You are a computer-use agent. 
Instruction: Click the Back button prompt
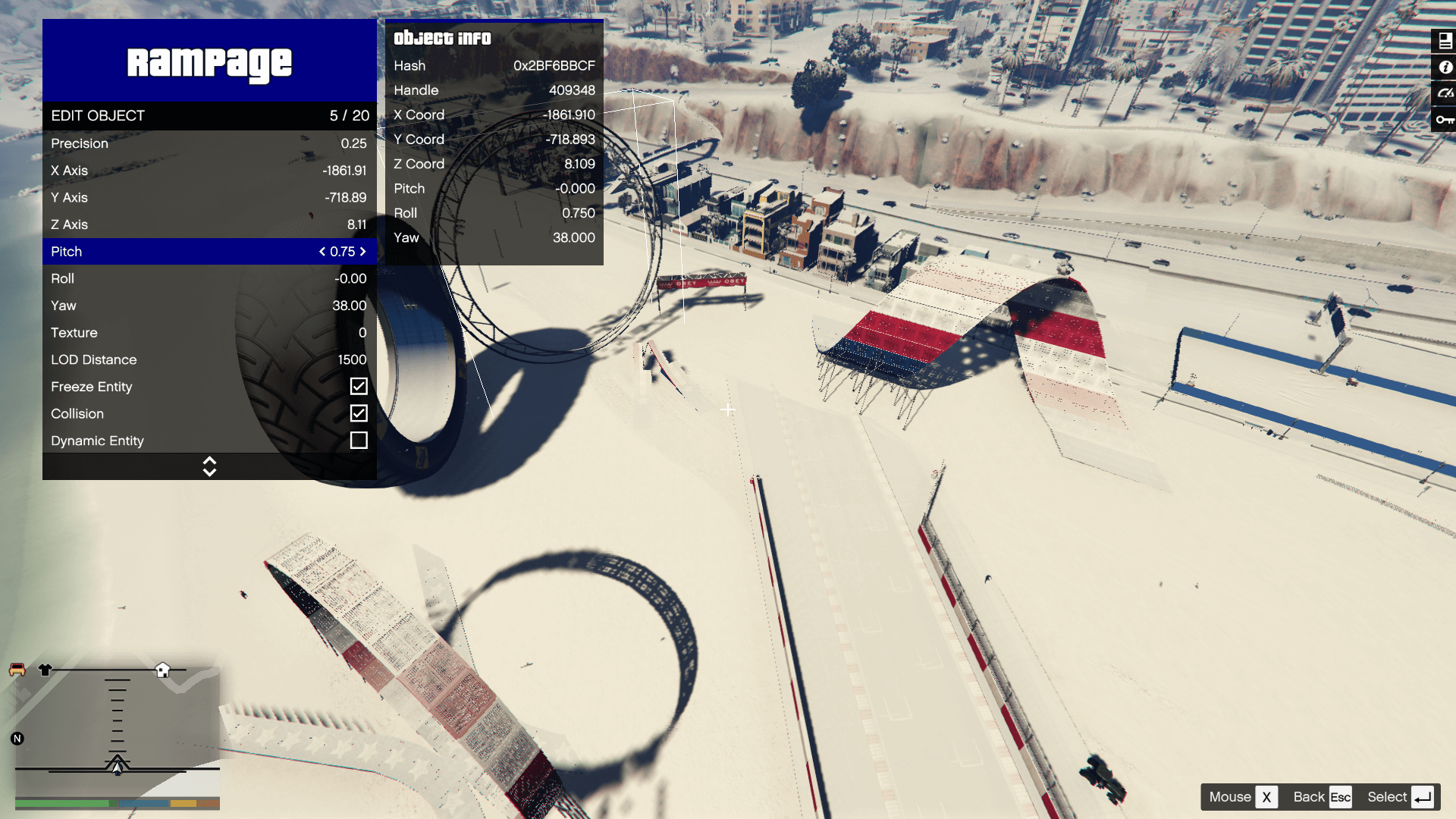[x=1322, y=797]
